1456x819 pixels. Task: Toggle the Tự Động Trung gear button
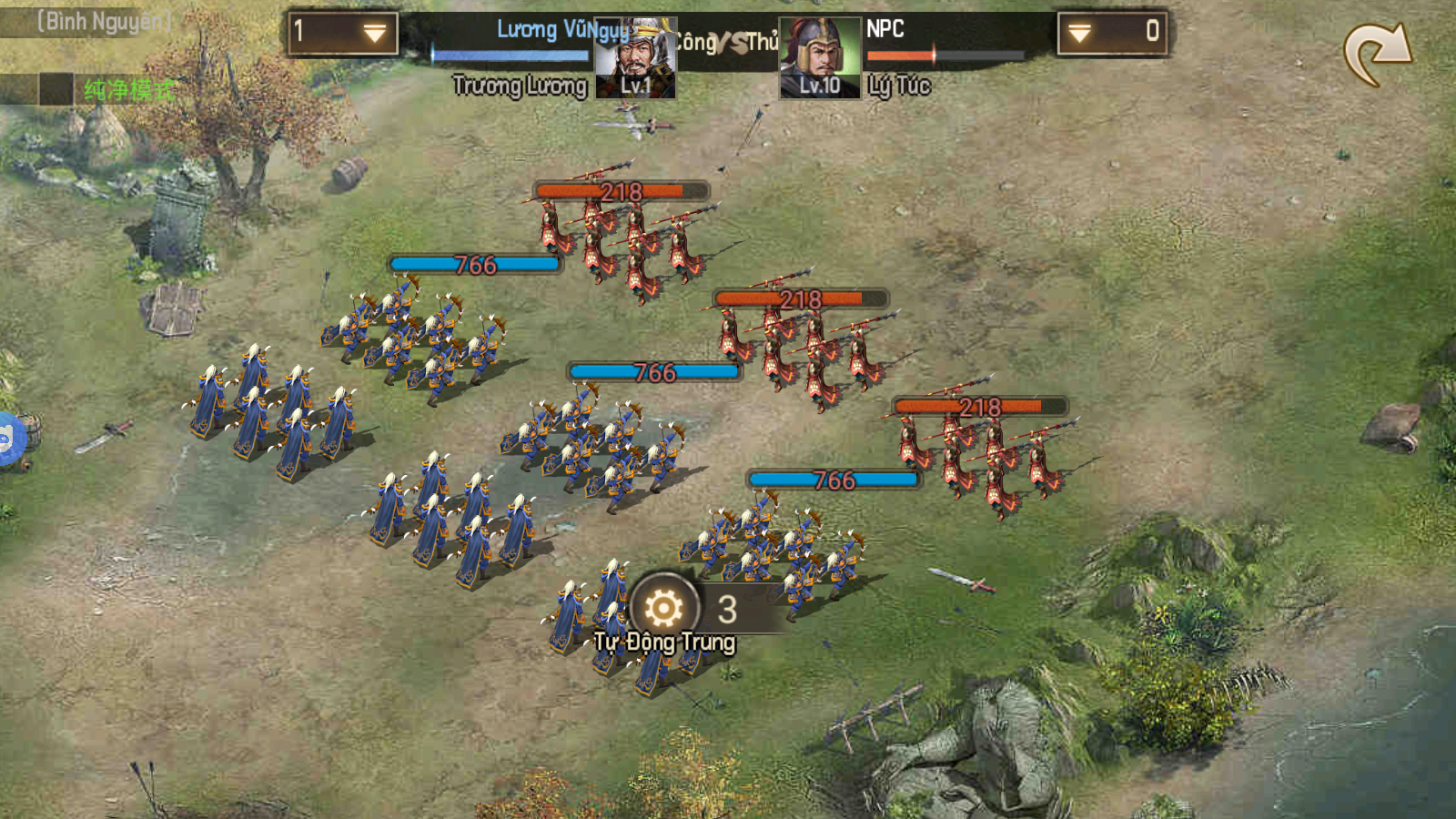pyautogui.click(x=664, y=608)
